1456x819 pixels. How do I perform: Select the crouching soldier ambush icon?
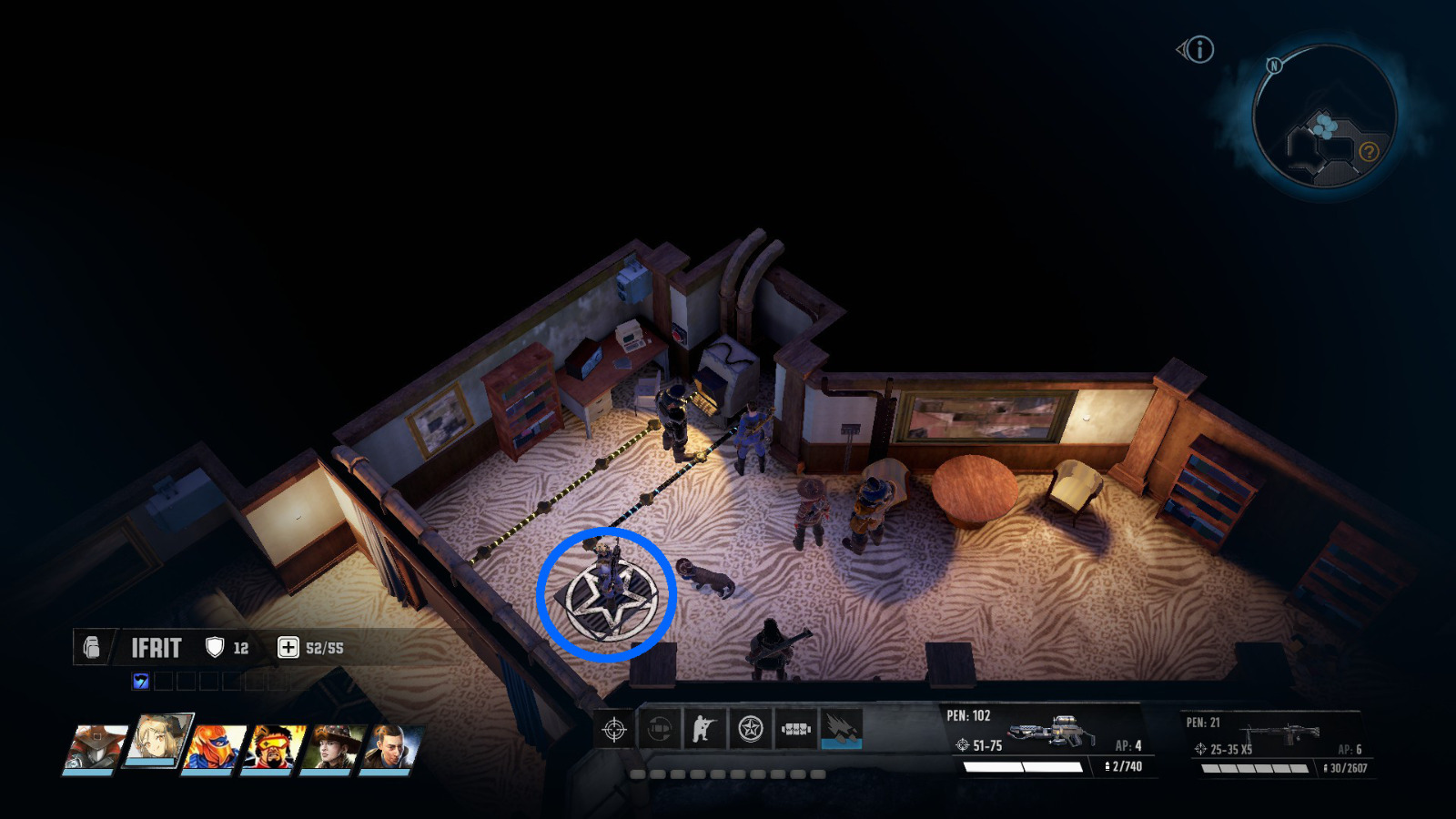click(704, 731)
